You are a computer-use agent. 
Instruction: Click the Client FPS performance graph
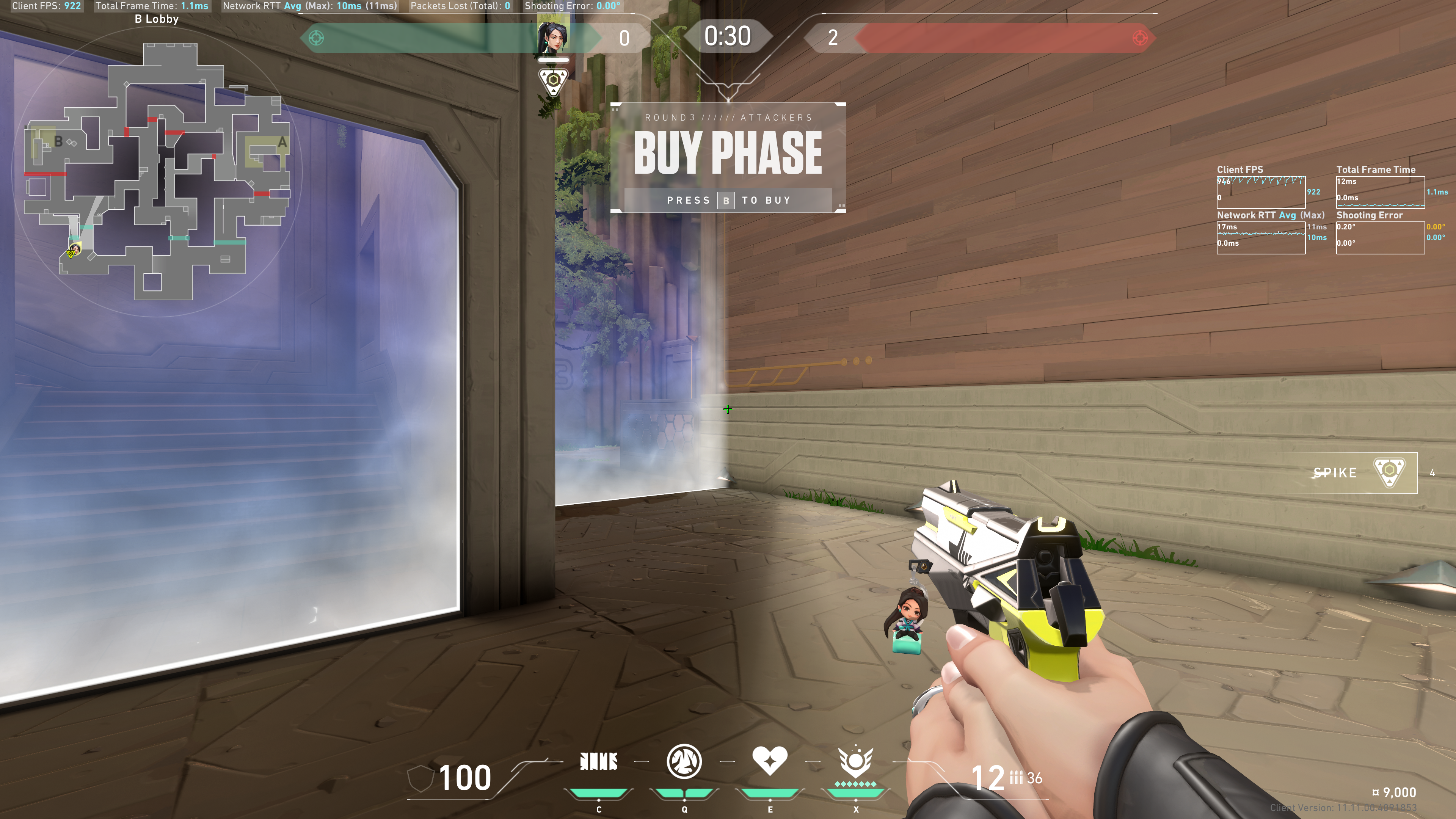click(x=1260, y=192)
